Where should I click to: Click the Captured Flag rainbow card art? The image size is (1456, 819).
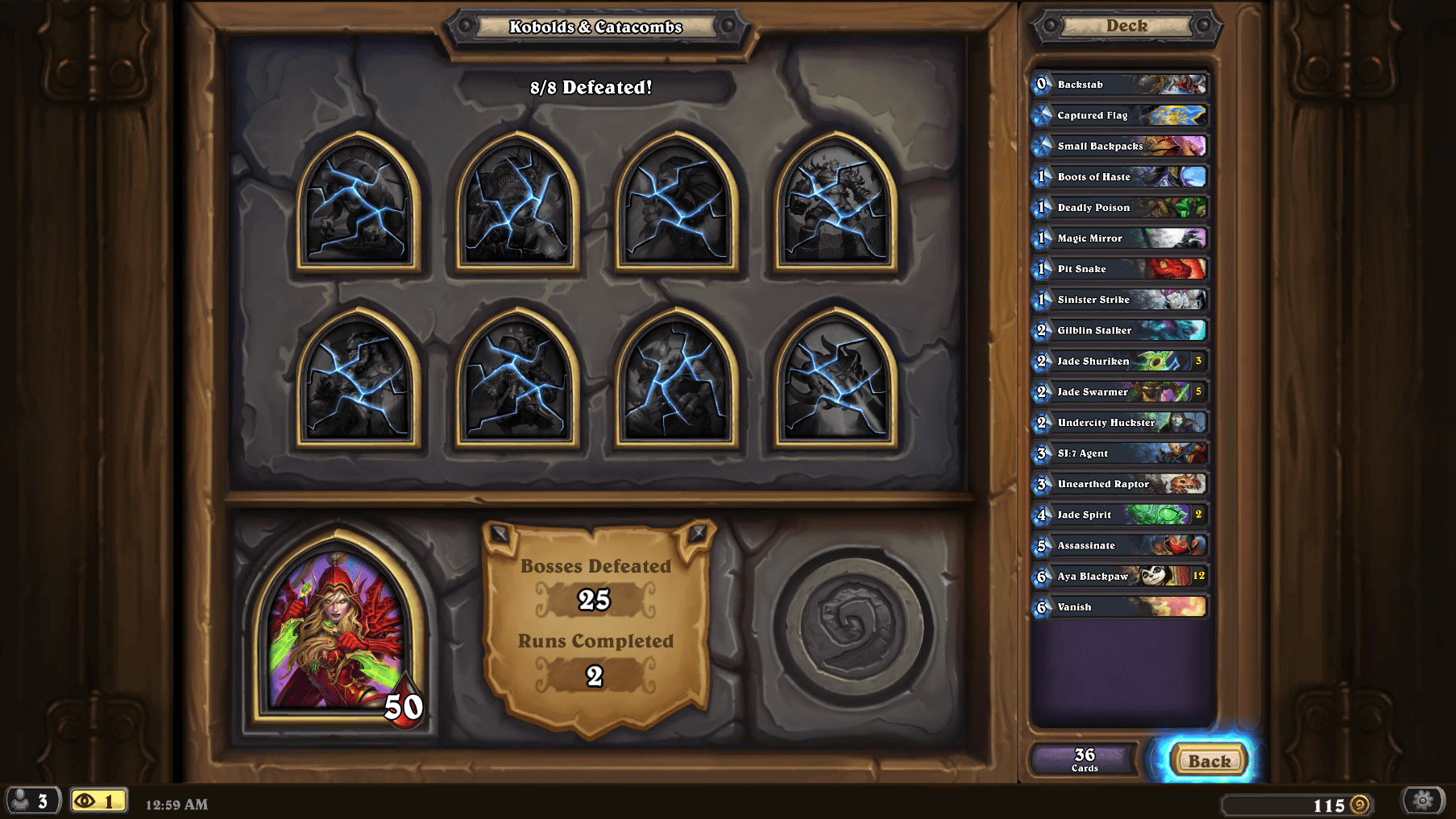(x=1179, y=115)
